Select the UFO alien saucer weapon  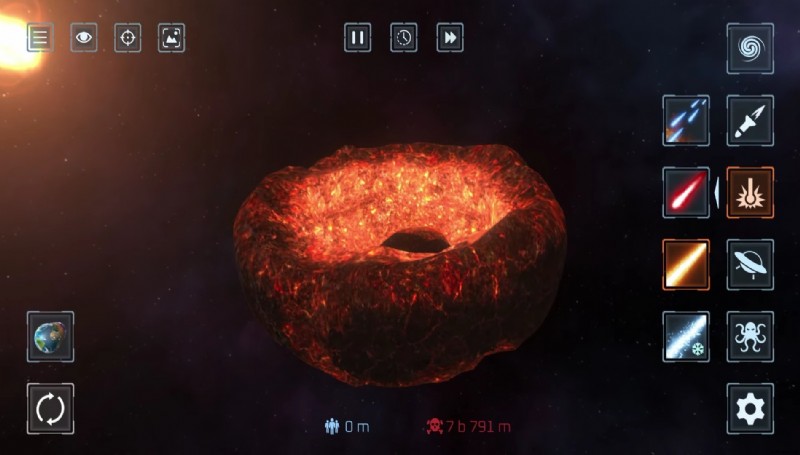tap(749, 264)
